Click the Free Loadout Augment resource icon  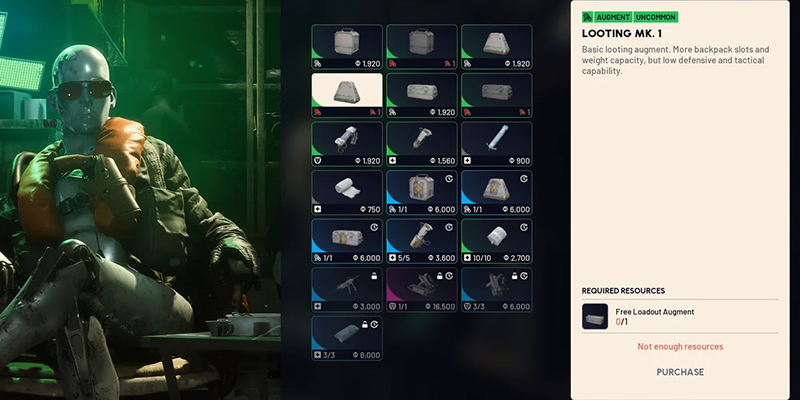click(595, 317)
